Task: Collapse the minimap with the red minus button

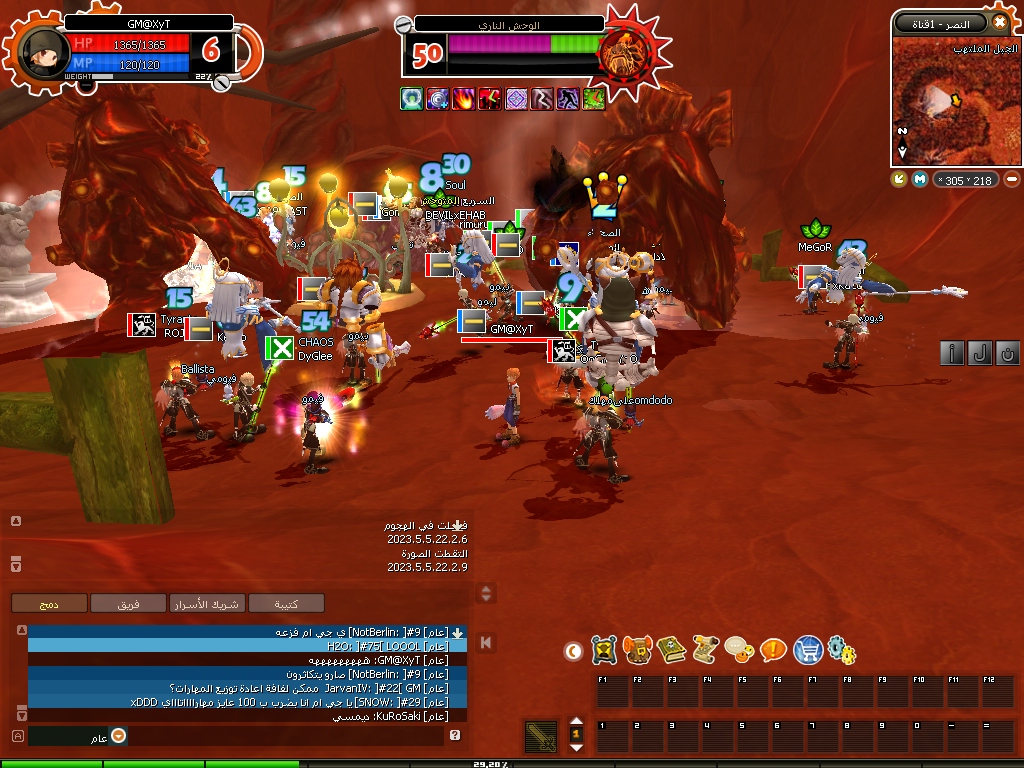Action: [x=1012, y=179]
